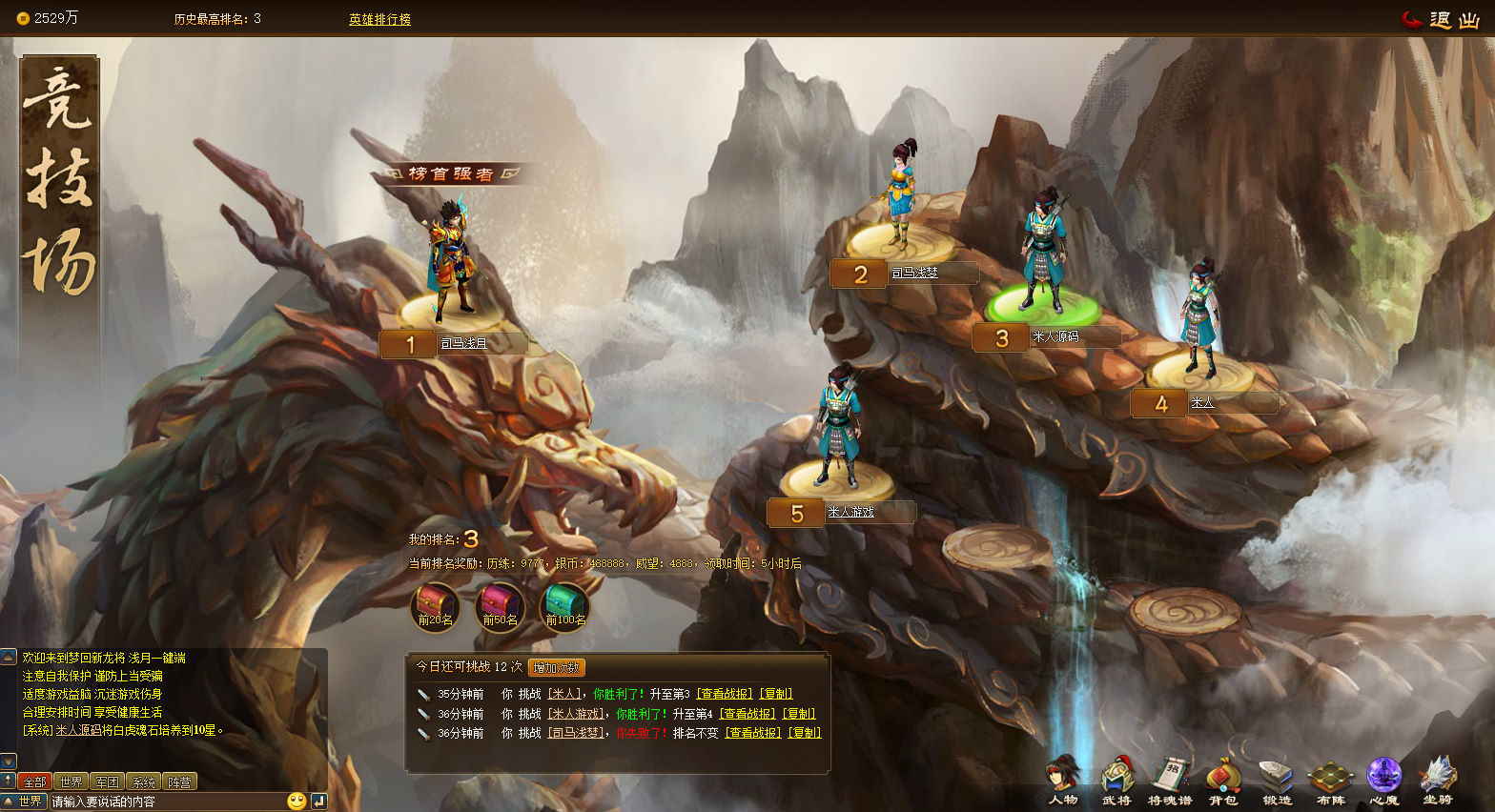1495x812 pixels.
Task: Claim the 前20名 reward chest
Action: click(435, 607)
